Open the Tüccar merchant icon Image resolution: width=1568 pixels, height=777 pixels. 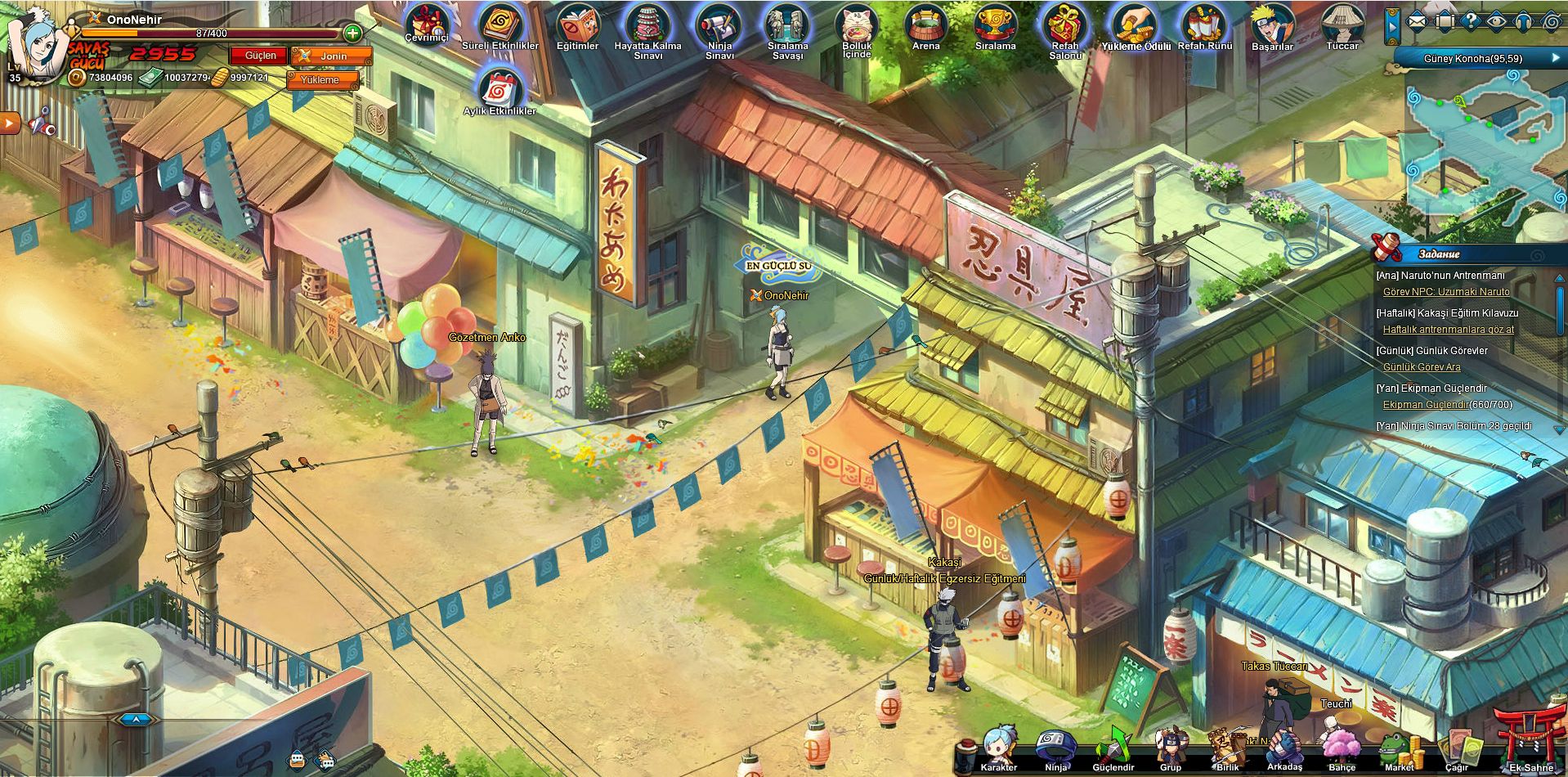coord(1342,23)
